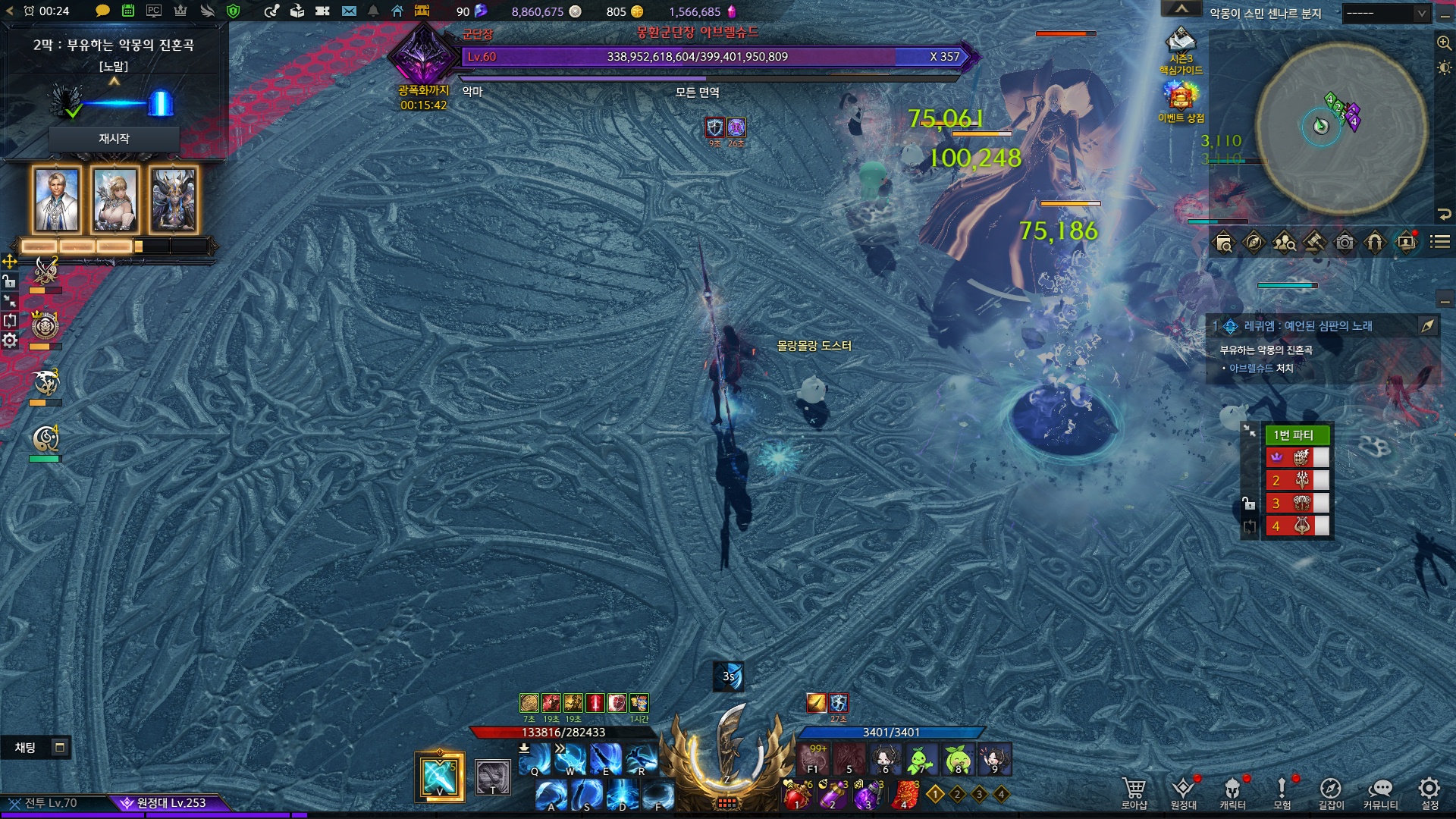Click the magnifier zoom button beside the minimap
Viewport: 1456px width, 819px height.
1444,43
